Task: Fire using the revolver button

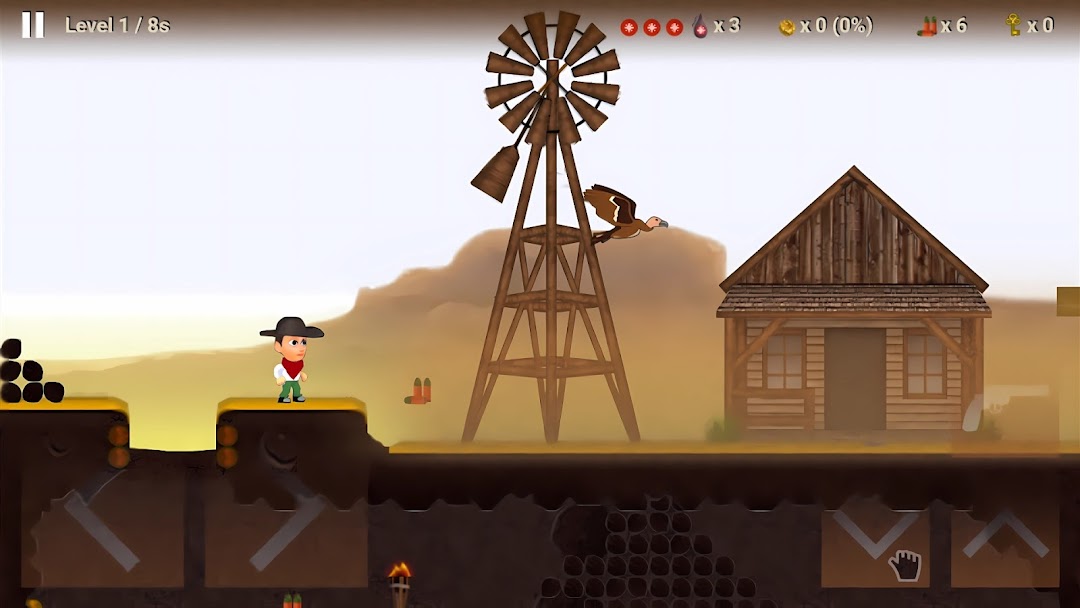Action: [x=1005, y=412]
